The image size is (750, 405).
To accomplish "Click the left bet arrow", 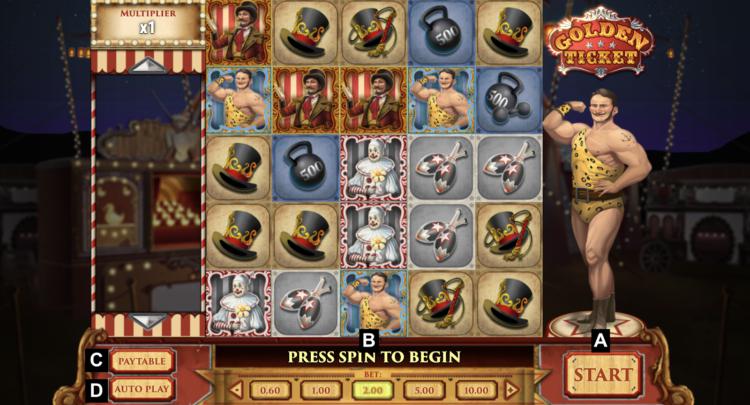I will coord(236,390).
